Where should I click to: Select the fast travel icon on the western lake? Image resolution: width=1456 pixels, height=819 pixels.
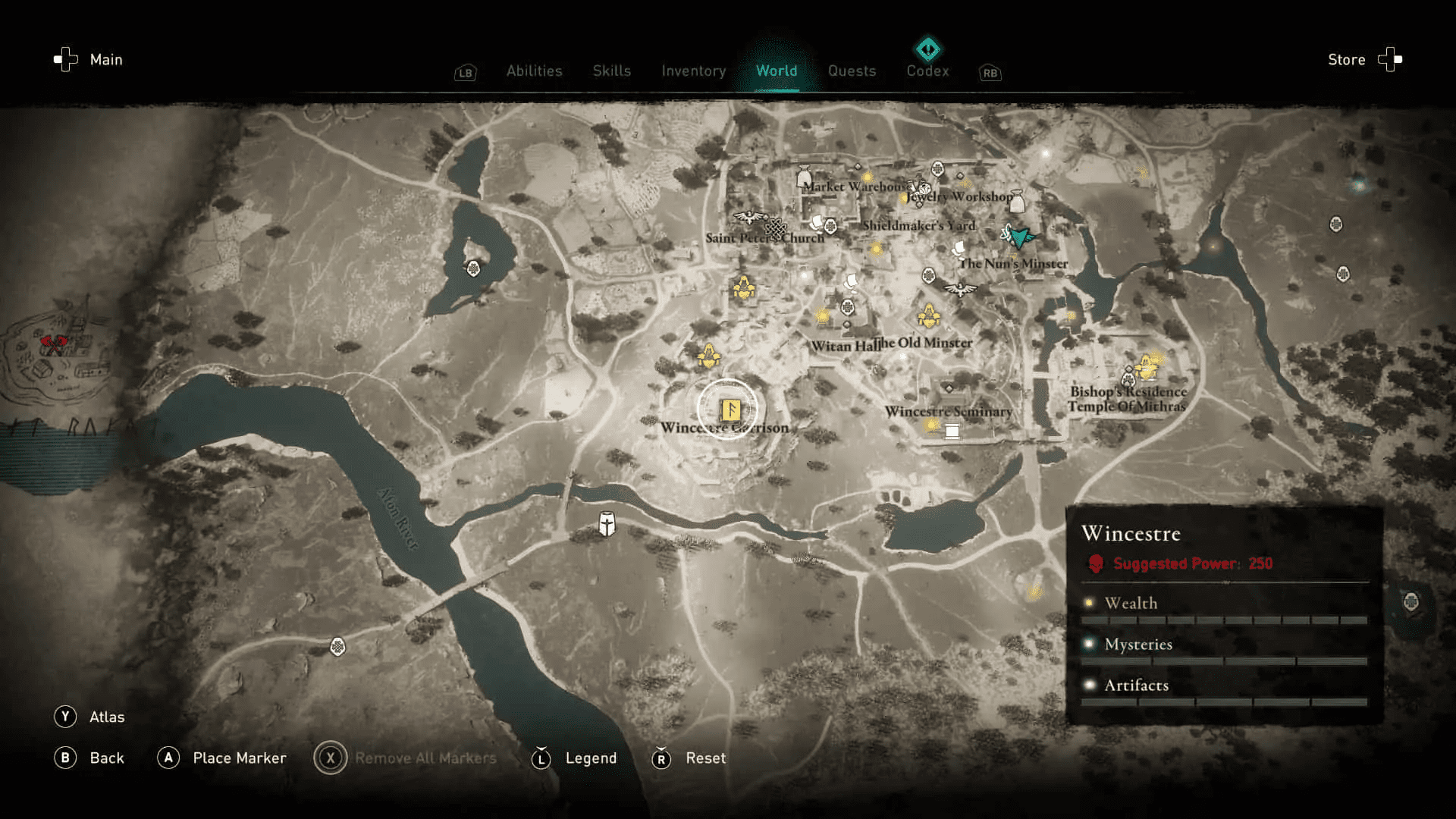click(x=474, y=268)
